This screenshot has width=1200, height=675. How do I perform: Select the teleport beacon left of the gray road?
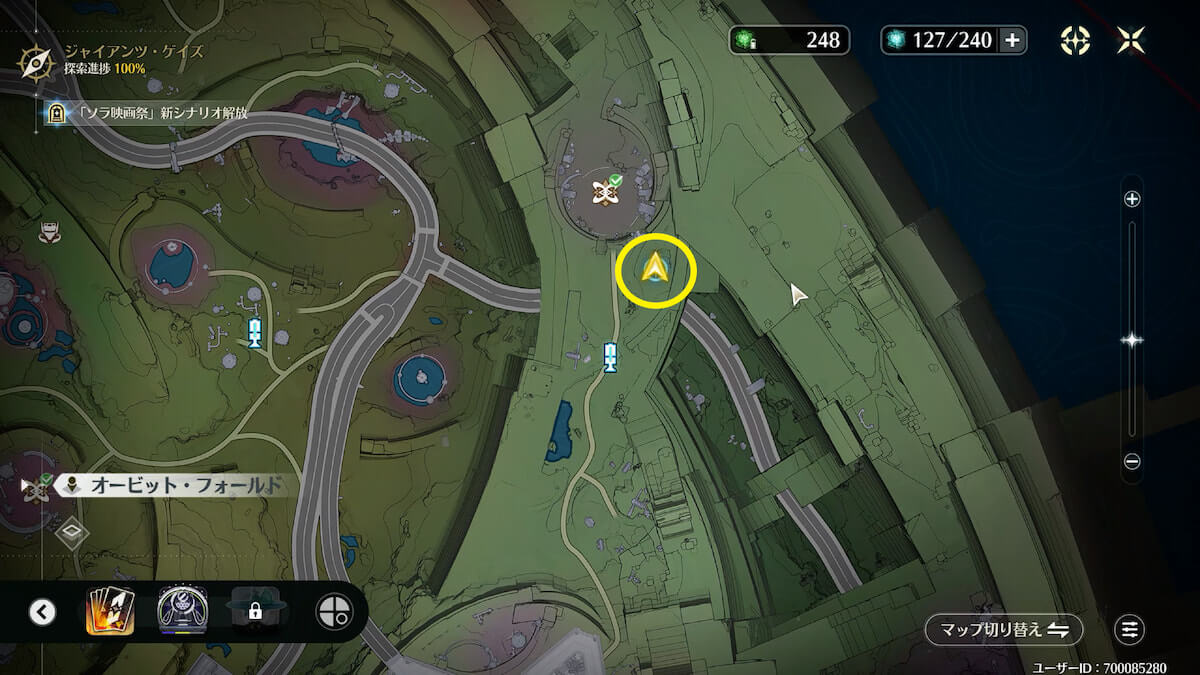pyautogui.click(x=255, y=332)
